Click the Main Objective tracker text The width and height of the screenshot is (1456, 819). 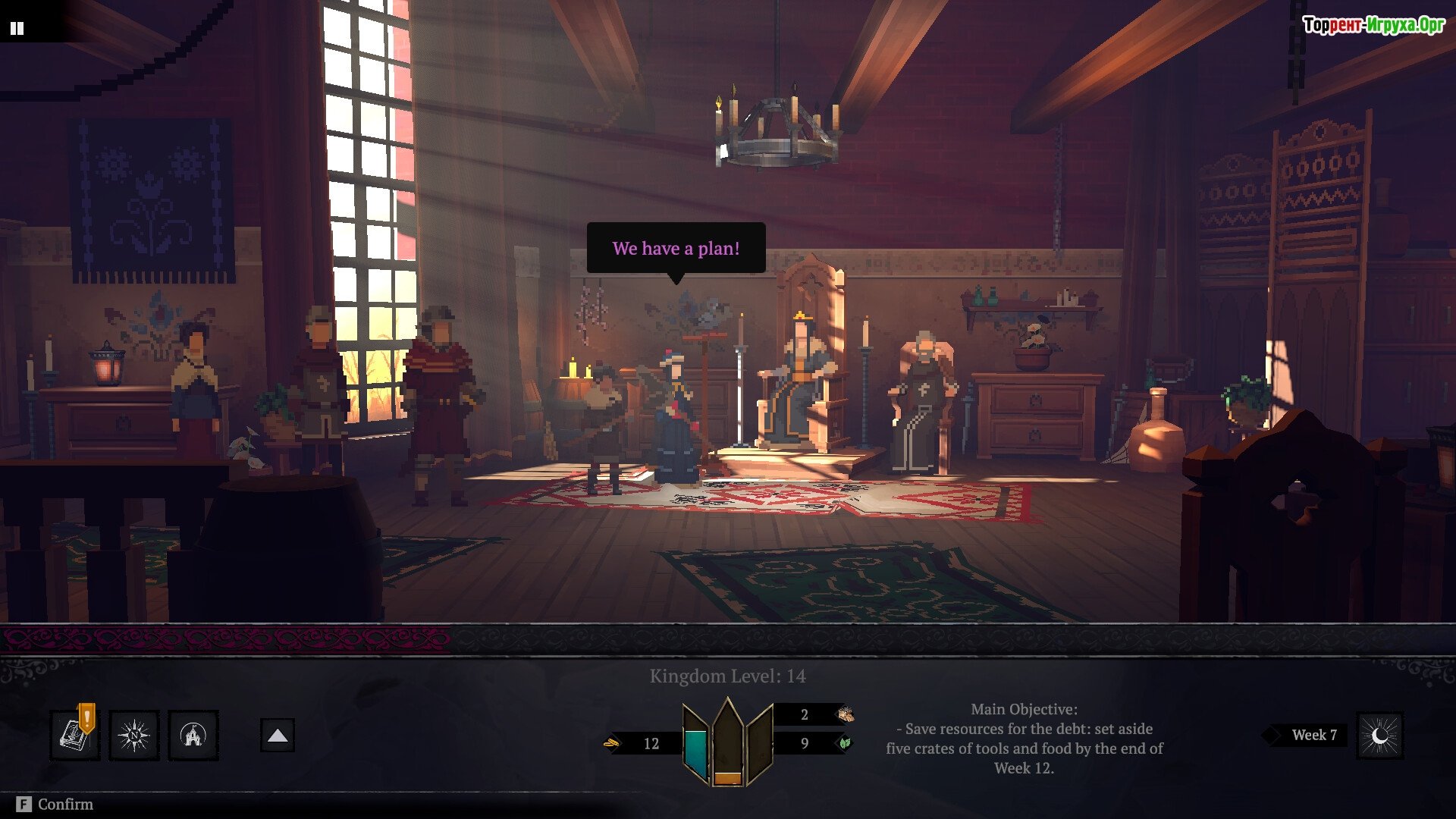[1024, 738]
